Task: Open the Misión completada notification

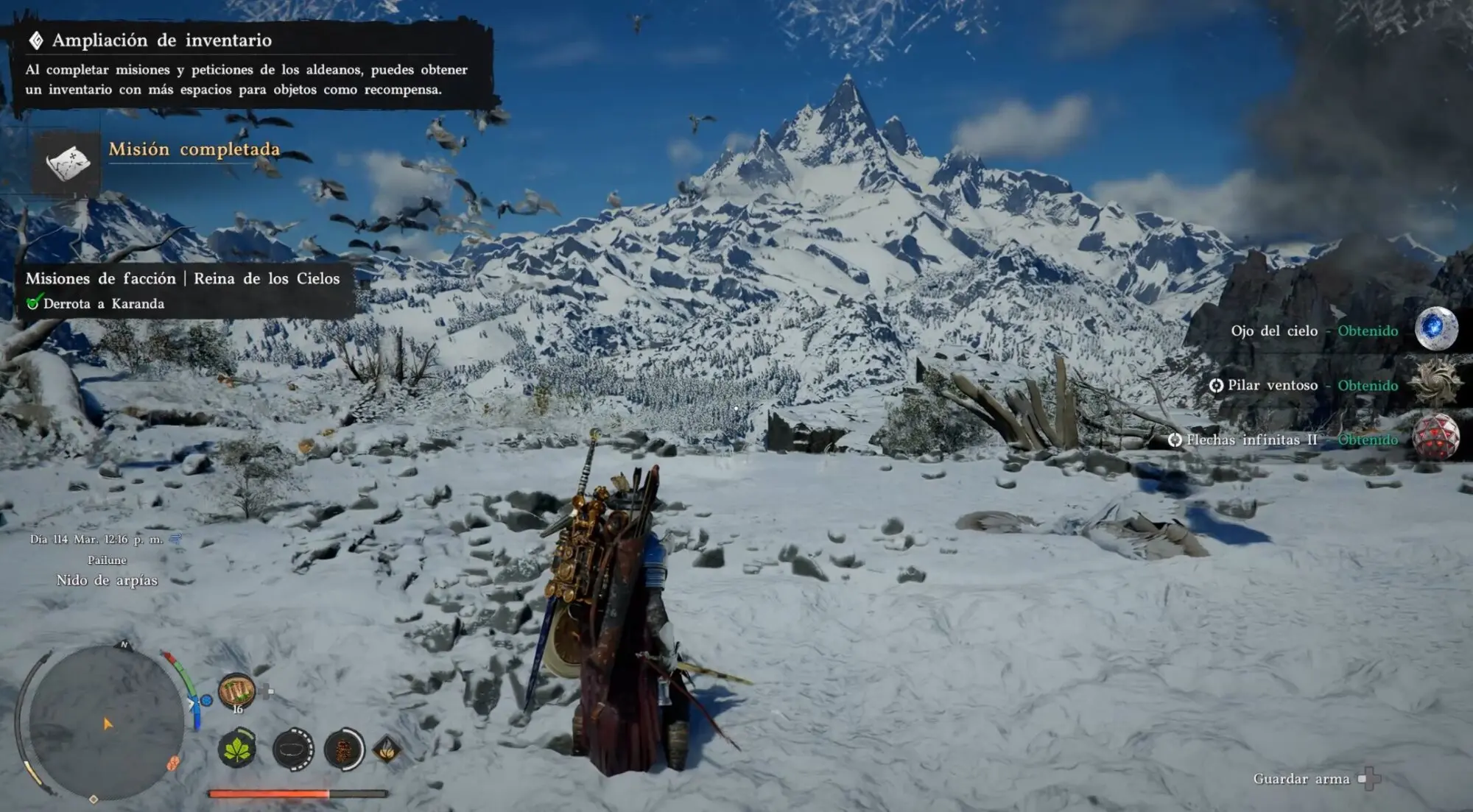Action: tap(194, 150)
